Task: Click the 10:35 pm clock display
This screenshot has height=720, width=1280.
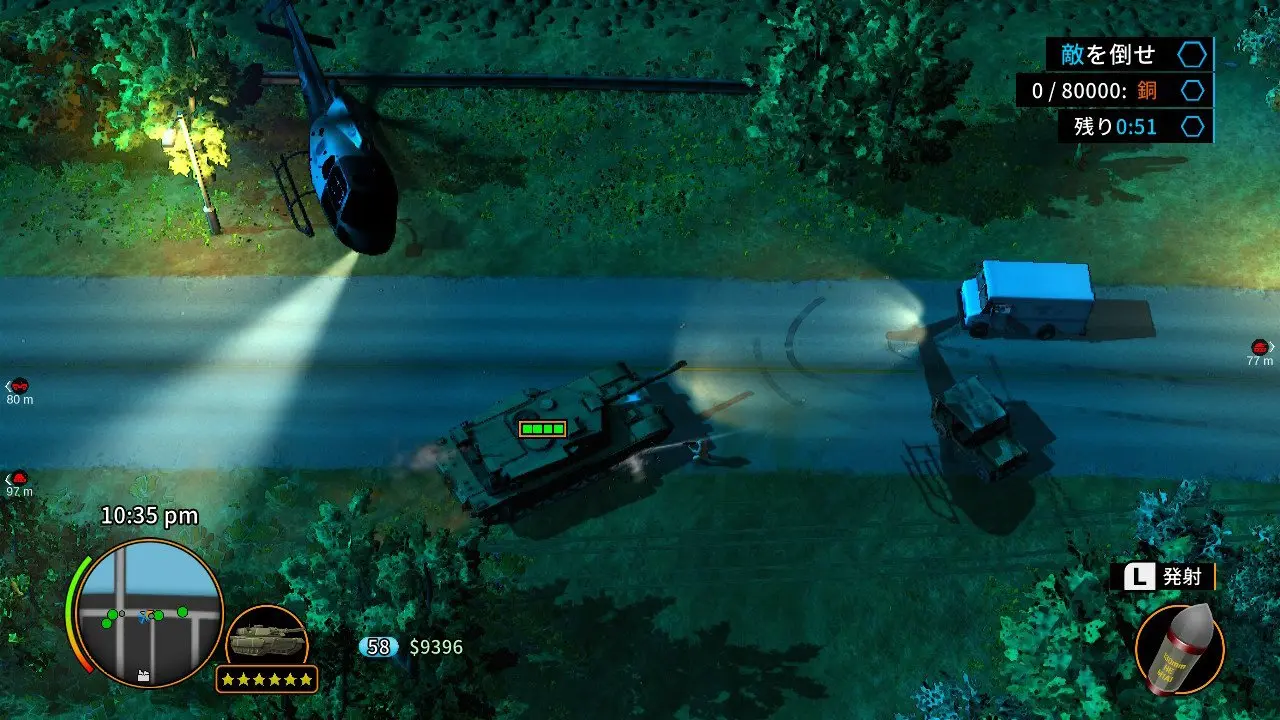Action: 150,515
